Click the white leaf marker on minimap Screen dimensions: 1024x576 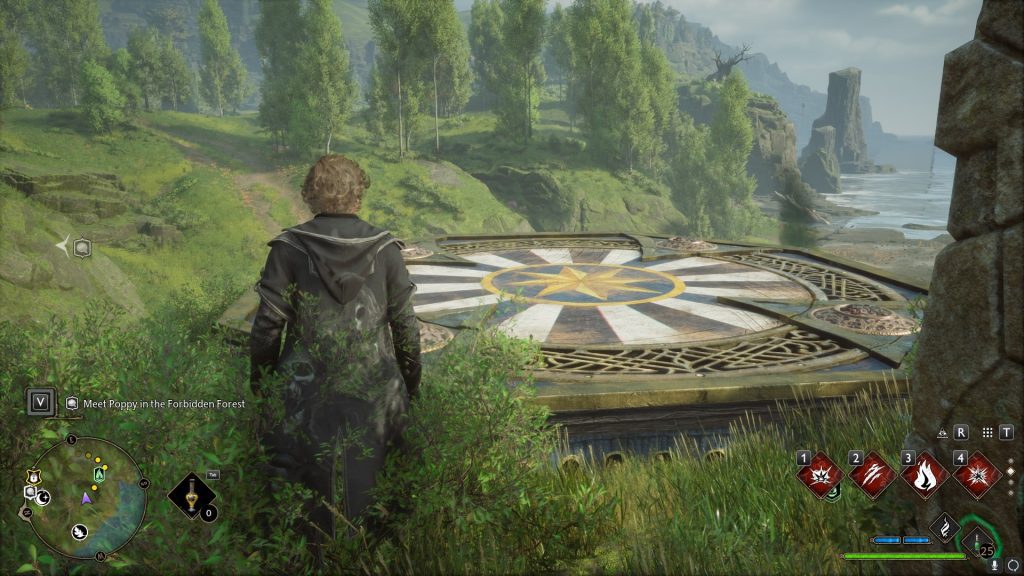click(x=80, y=531)
